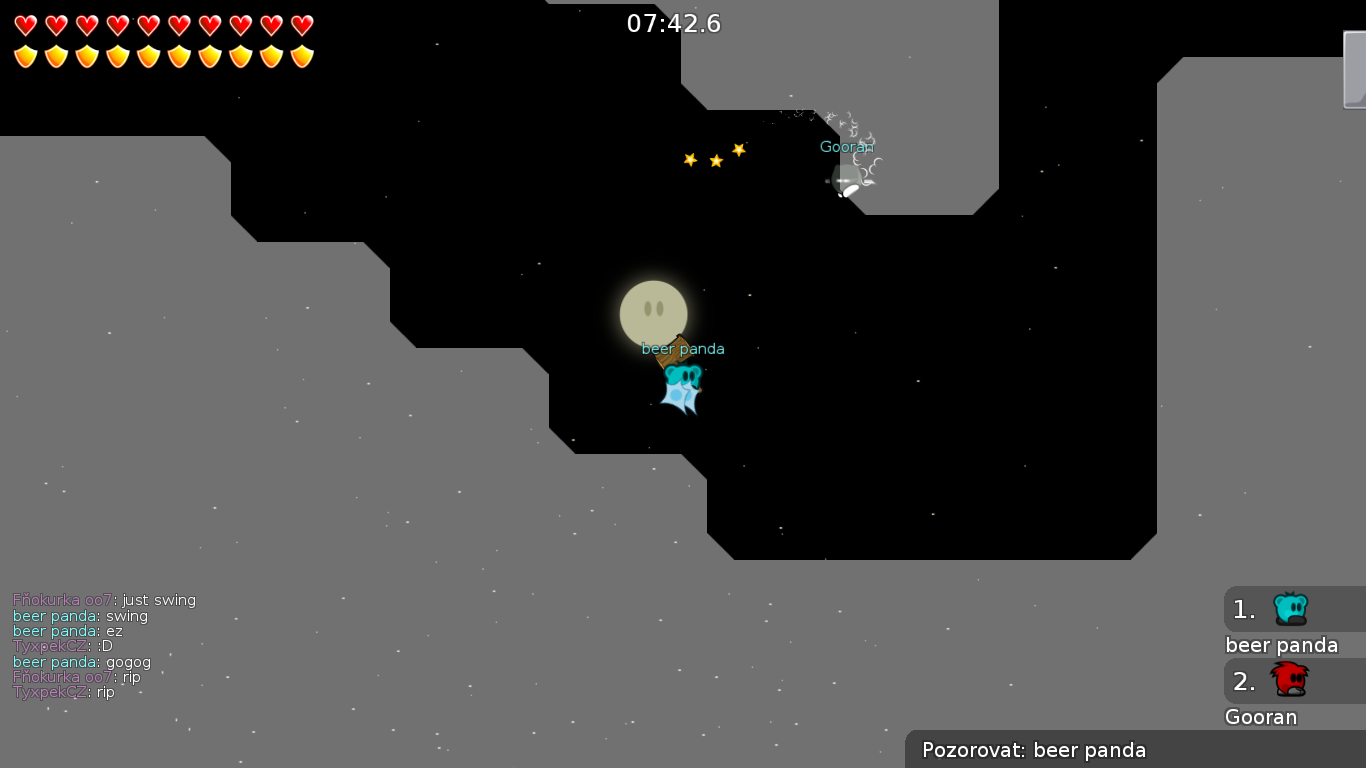Click the beer panda name label on the leaderboard
The width and height of the screenshot is (1366, 768).
pyautogui.click(x=1282, y=645)
